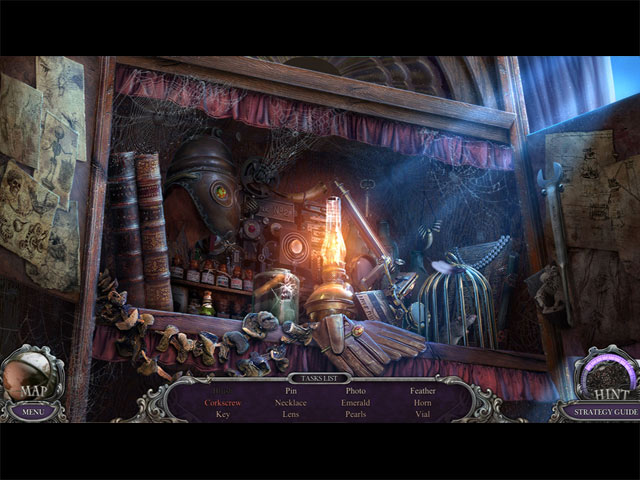Choose the Key entry in tasks list
The image size is (640, 480).
223,414
